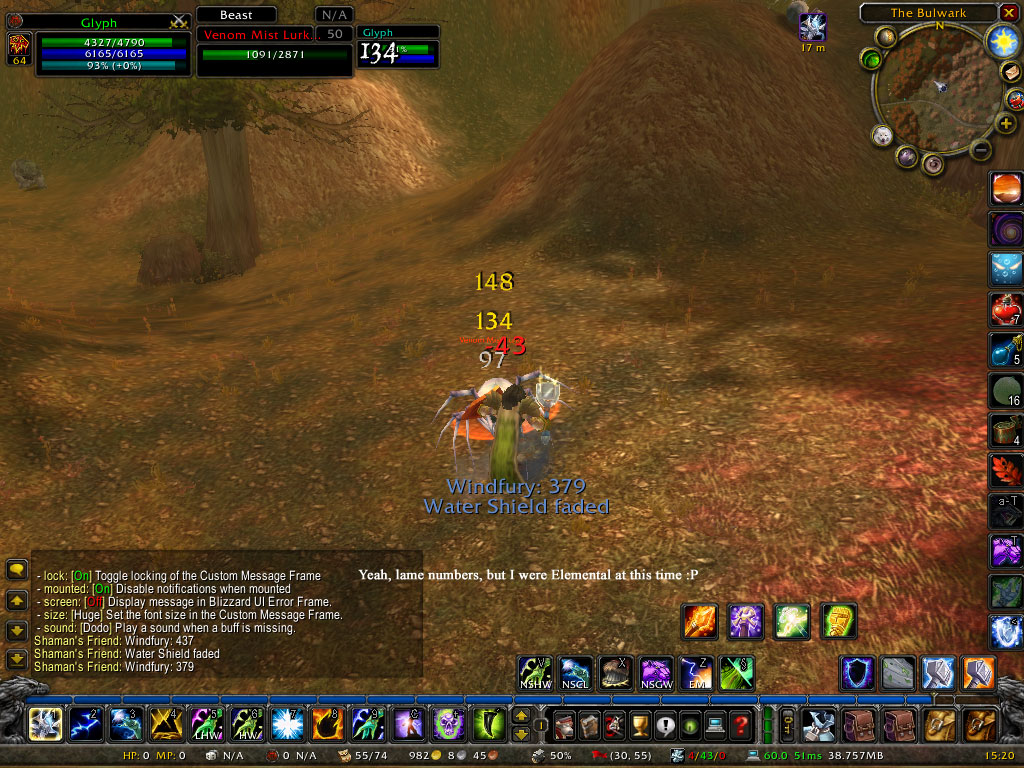Image resolution: width=1024 pixels, height=768 pixels.
Task: Cast the fire totem ability with flaming icon
Action: [700, 622]
